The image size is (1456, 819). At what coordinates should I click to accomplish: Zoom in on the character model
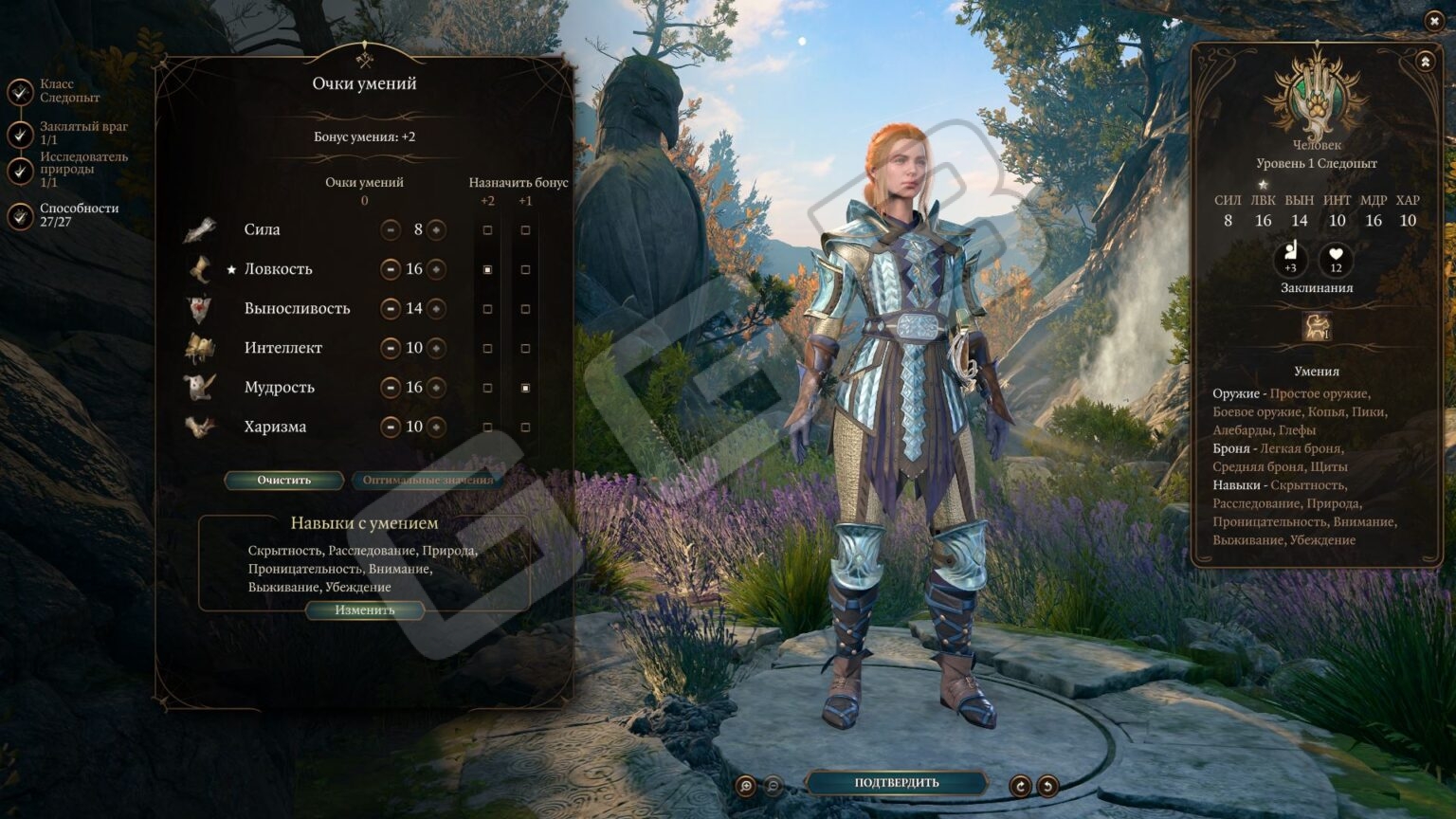747,786
